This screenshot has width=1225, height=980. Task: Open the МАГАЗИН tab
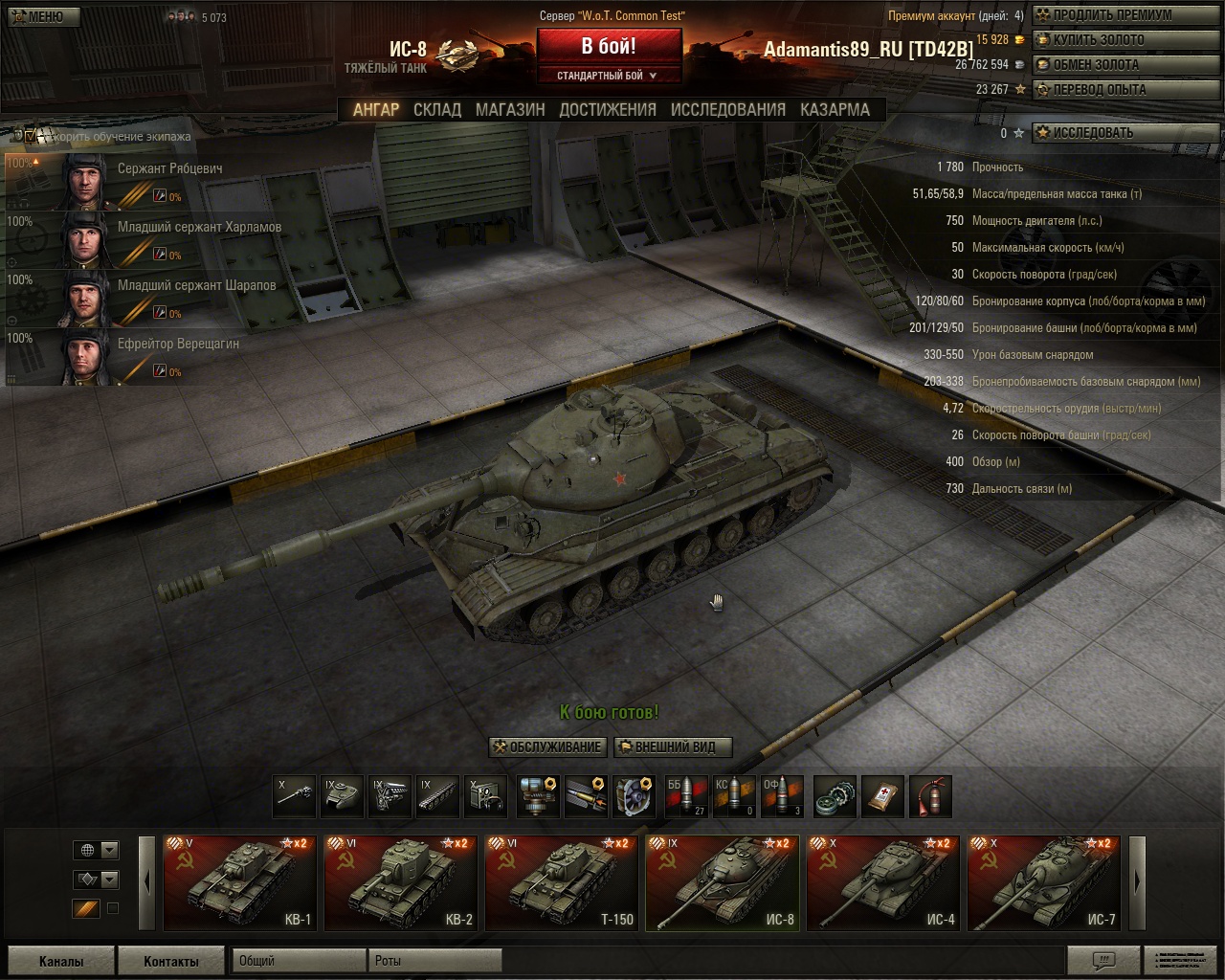tap(510, 110)
